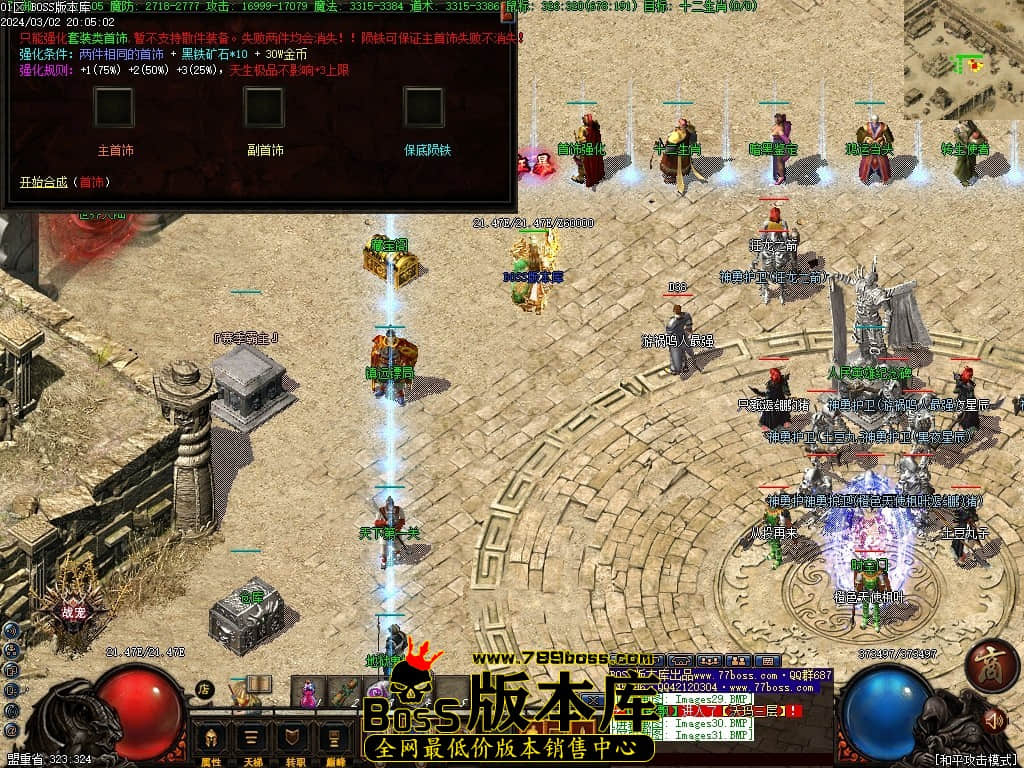1024x768 pixels.
Task: Select the 副首饰 secondary jewelry slot
Action: click(x=264, y=108)
